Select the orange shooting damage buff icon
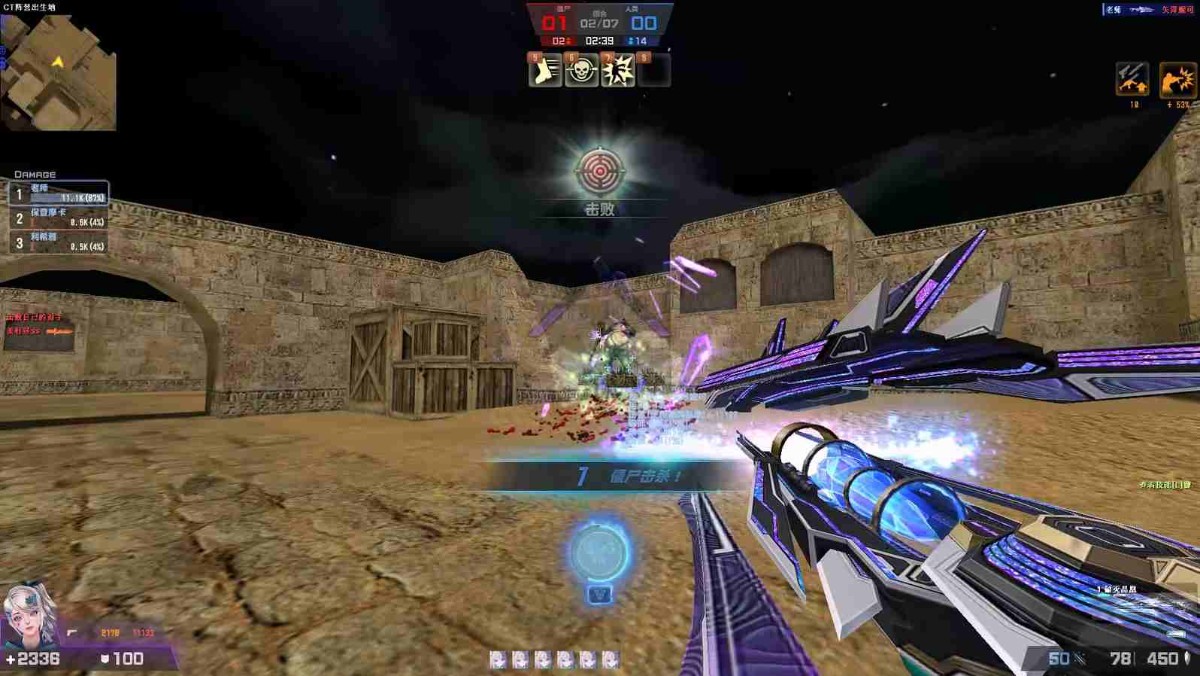This screenshot has height=676, width=1200. pos(1177,80)
